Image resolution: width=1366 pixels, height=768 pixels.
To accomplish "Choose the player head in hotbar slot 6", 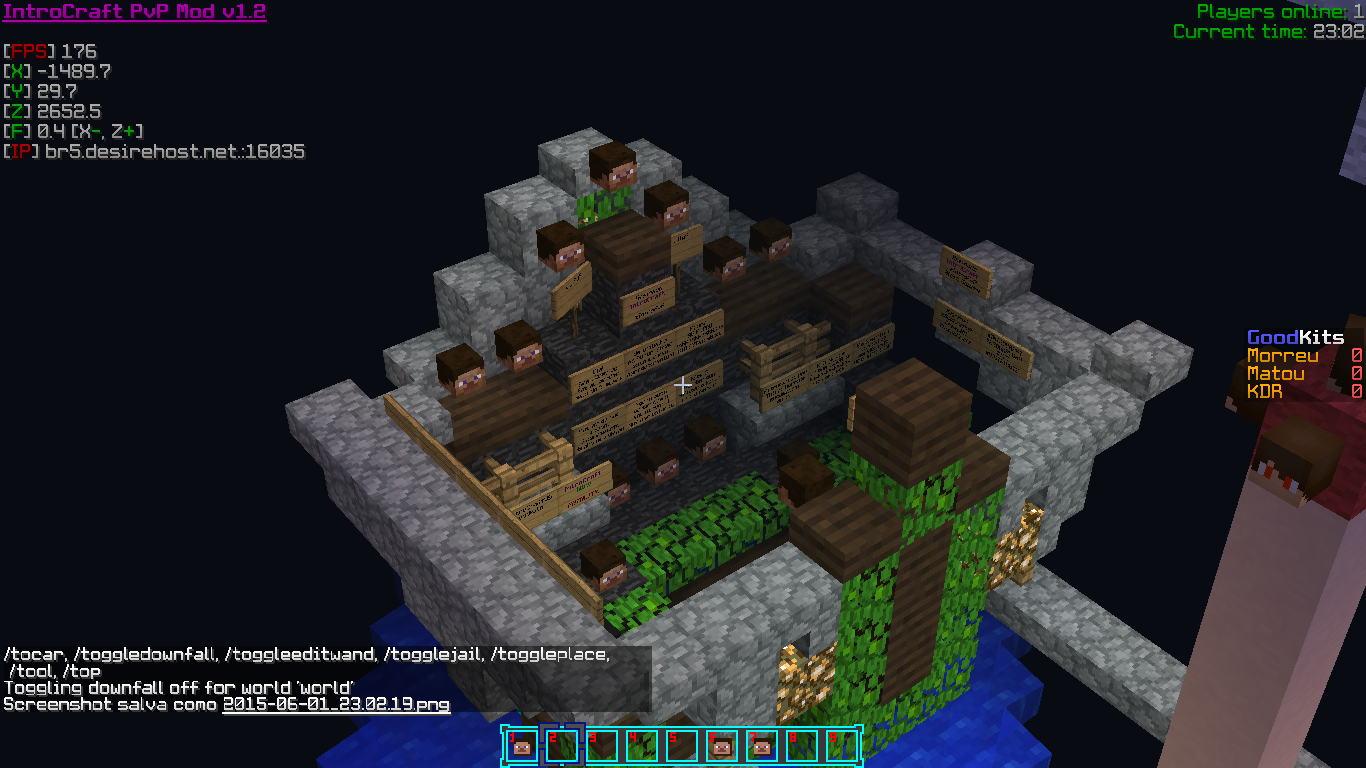I will click(721, 746).
